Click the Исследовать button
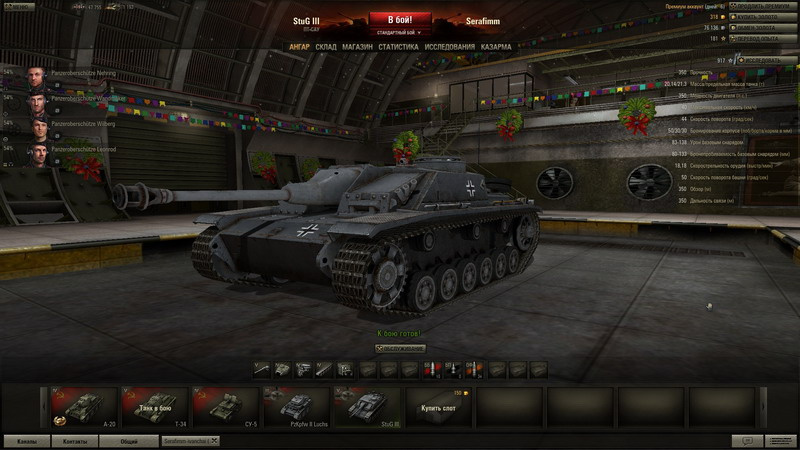Image resolution: width=800 pixels, height=450 pixels. 768,60
